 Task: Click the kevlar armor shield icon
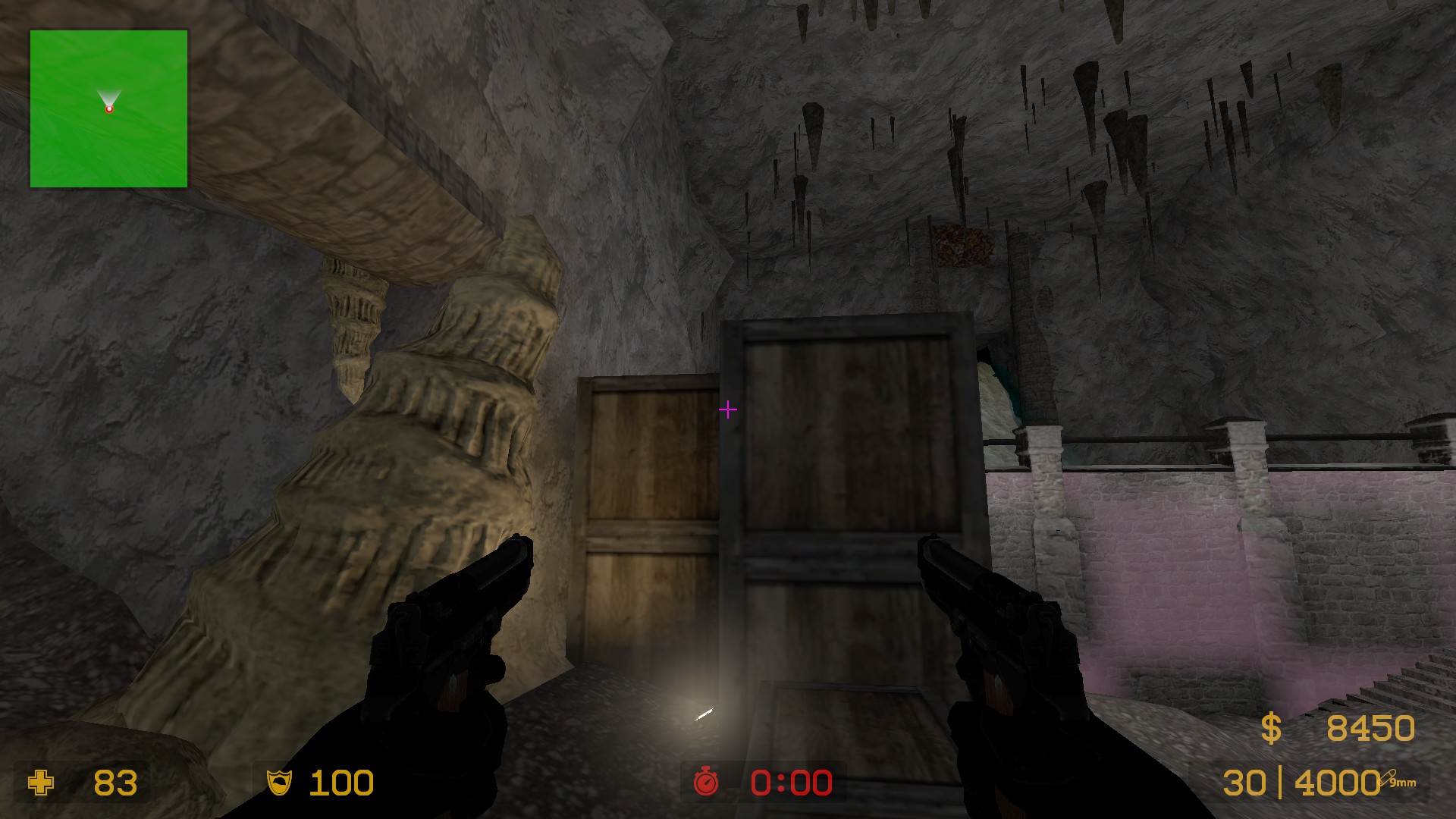[279, 783]
